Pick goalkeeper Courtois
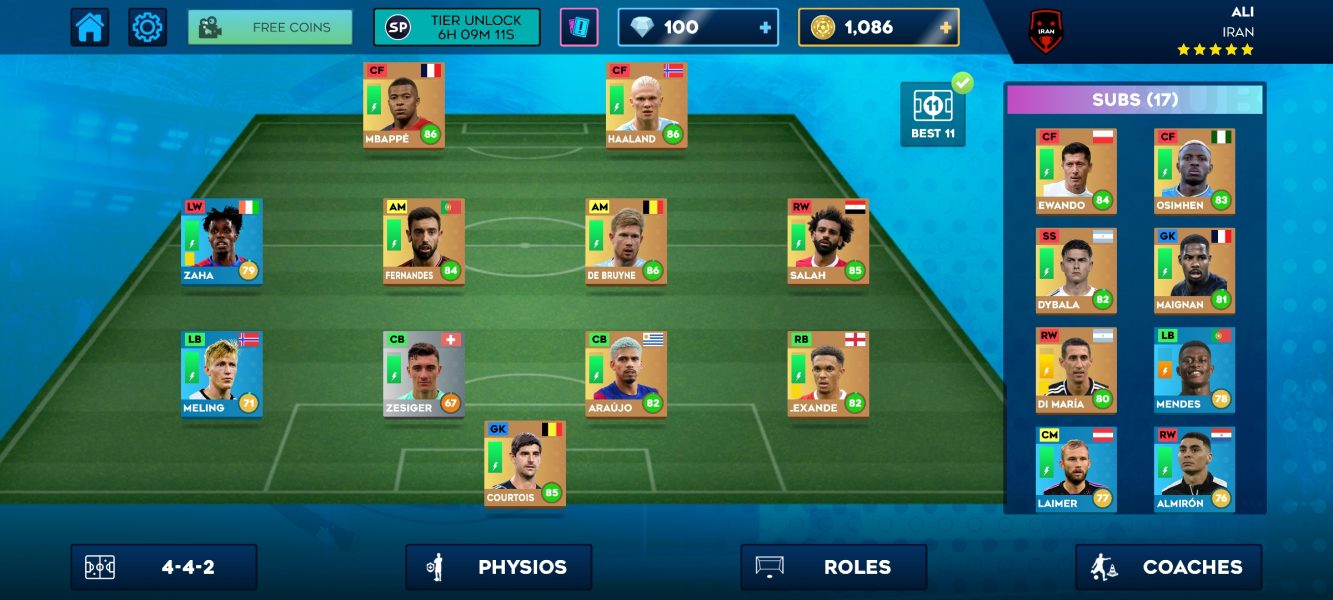Image resolution: width=1333 pixels, height=600 pixels. [x=525, y=463]
